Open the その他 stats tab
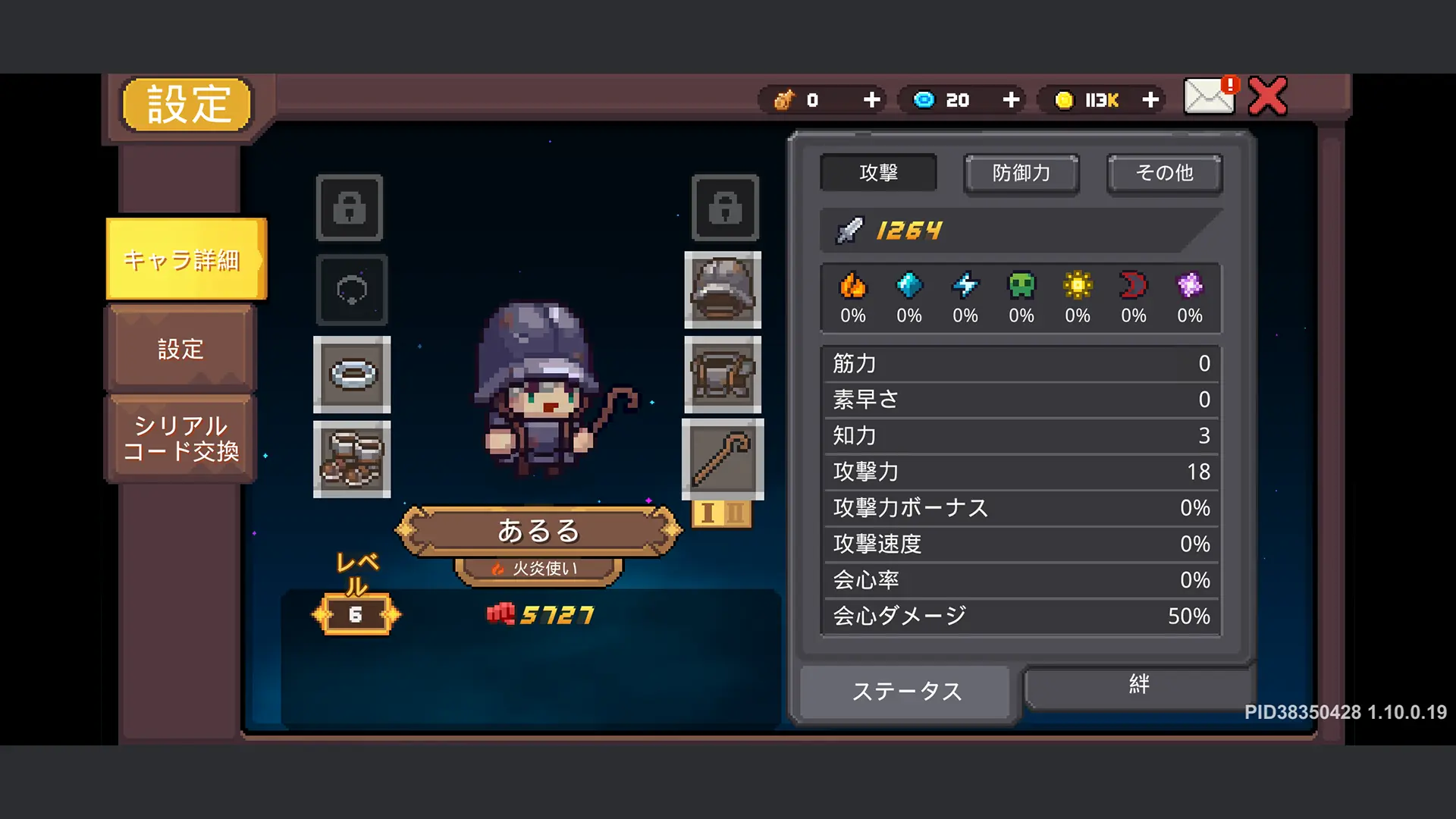Screen dimensions: 1456x819 1164,173
